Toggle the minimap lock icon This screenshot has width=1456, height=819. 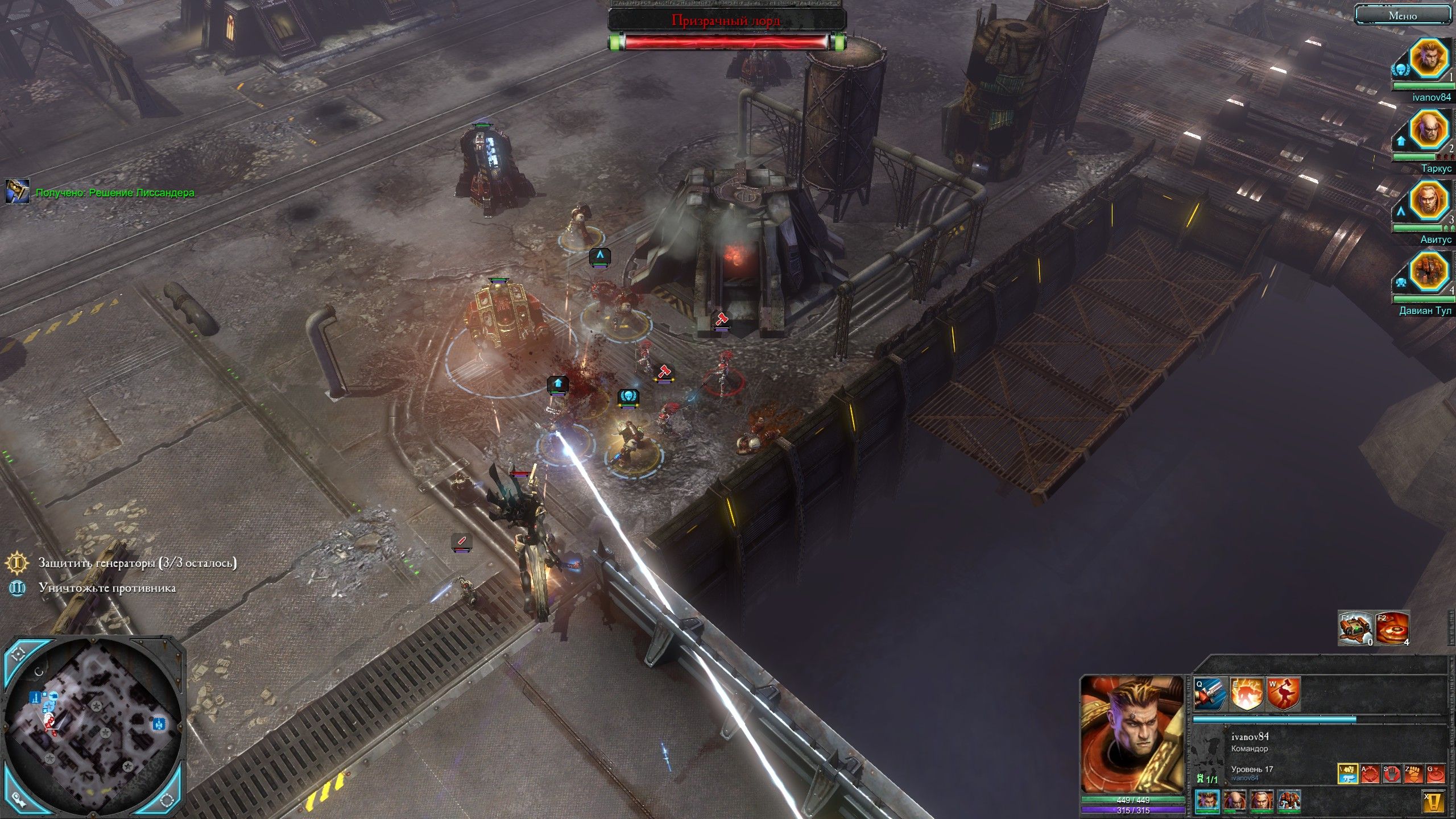(x=19, y=800)
